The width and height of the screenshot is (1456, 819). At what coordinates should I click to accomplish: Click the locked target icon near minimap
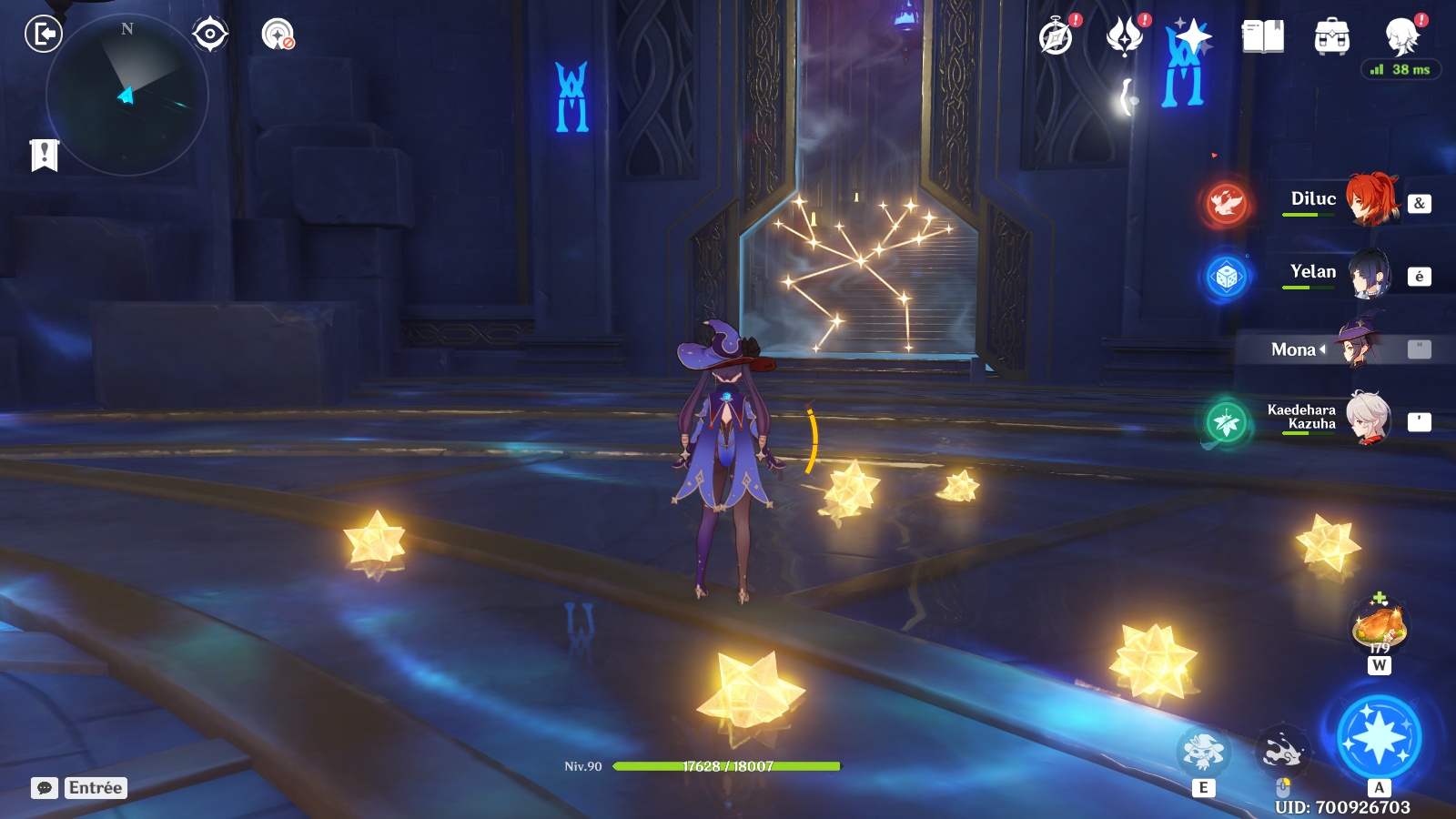click(x=278, y=35)
